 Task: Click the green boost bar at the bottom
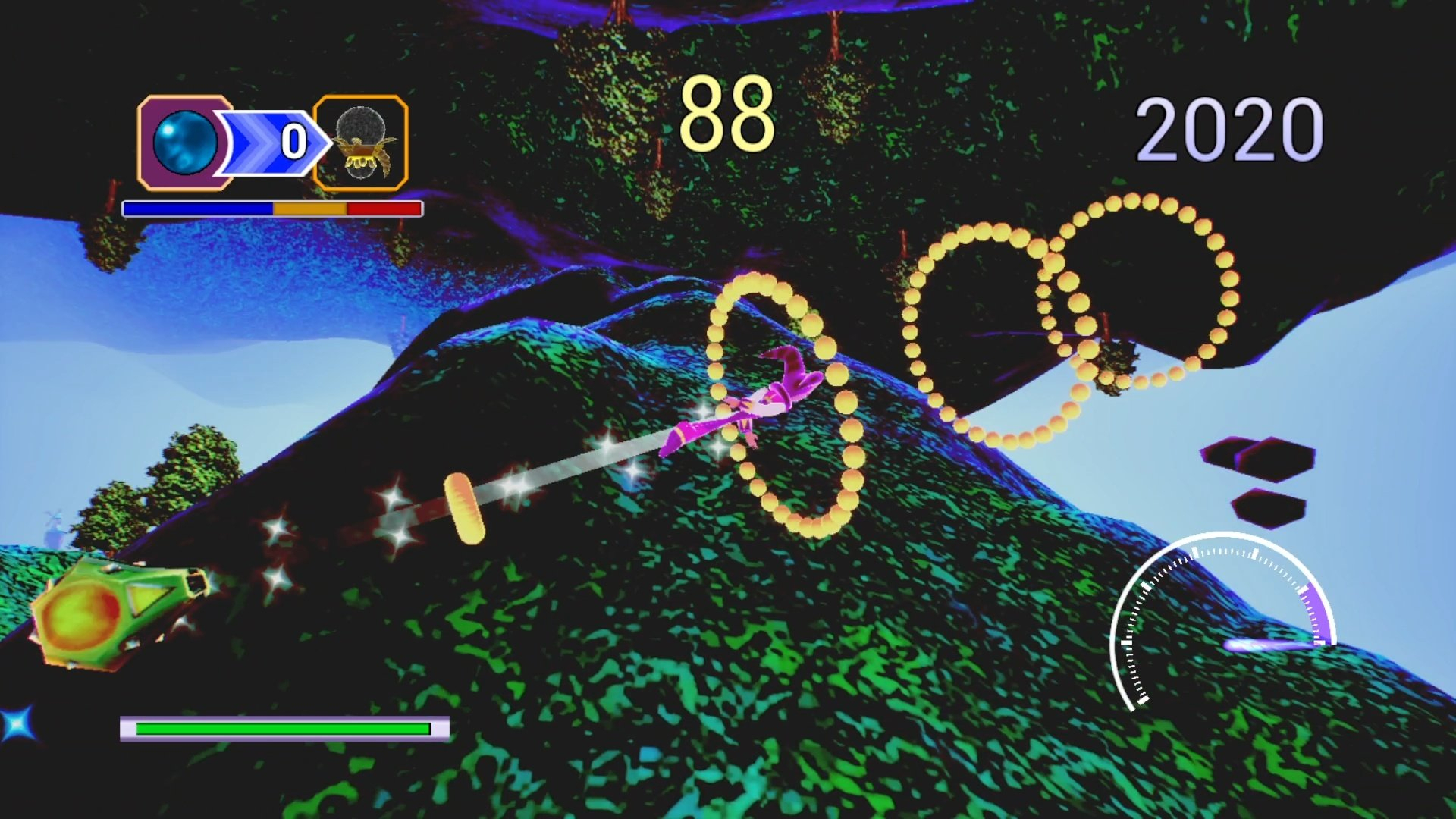point(284,728)
